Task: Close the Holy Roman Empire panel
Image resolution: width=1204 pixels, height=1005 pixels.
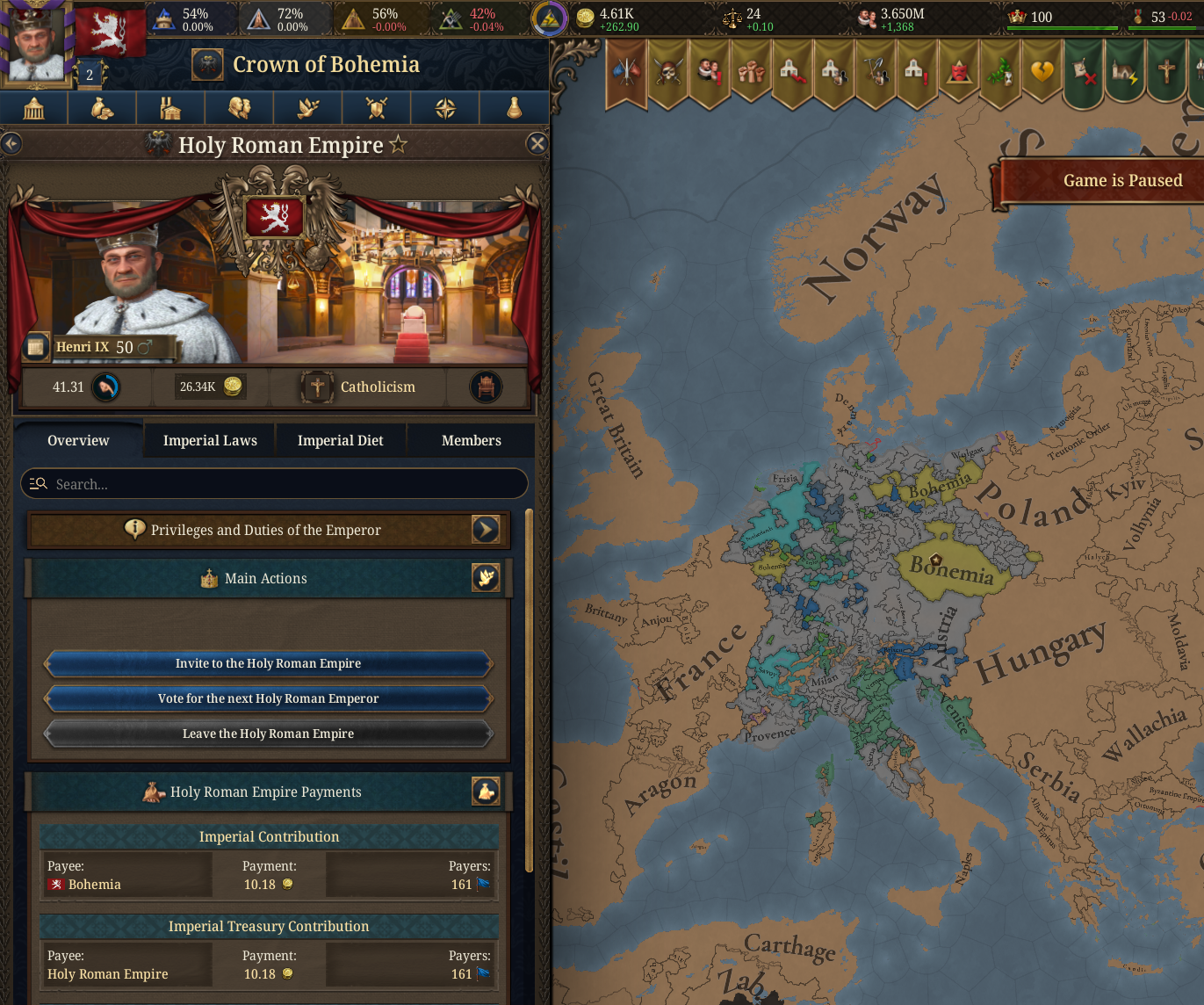Action: point(537,144)
